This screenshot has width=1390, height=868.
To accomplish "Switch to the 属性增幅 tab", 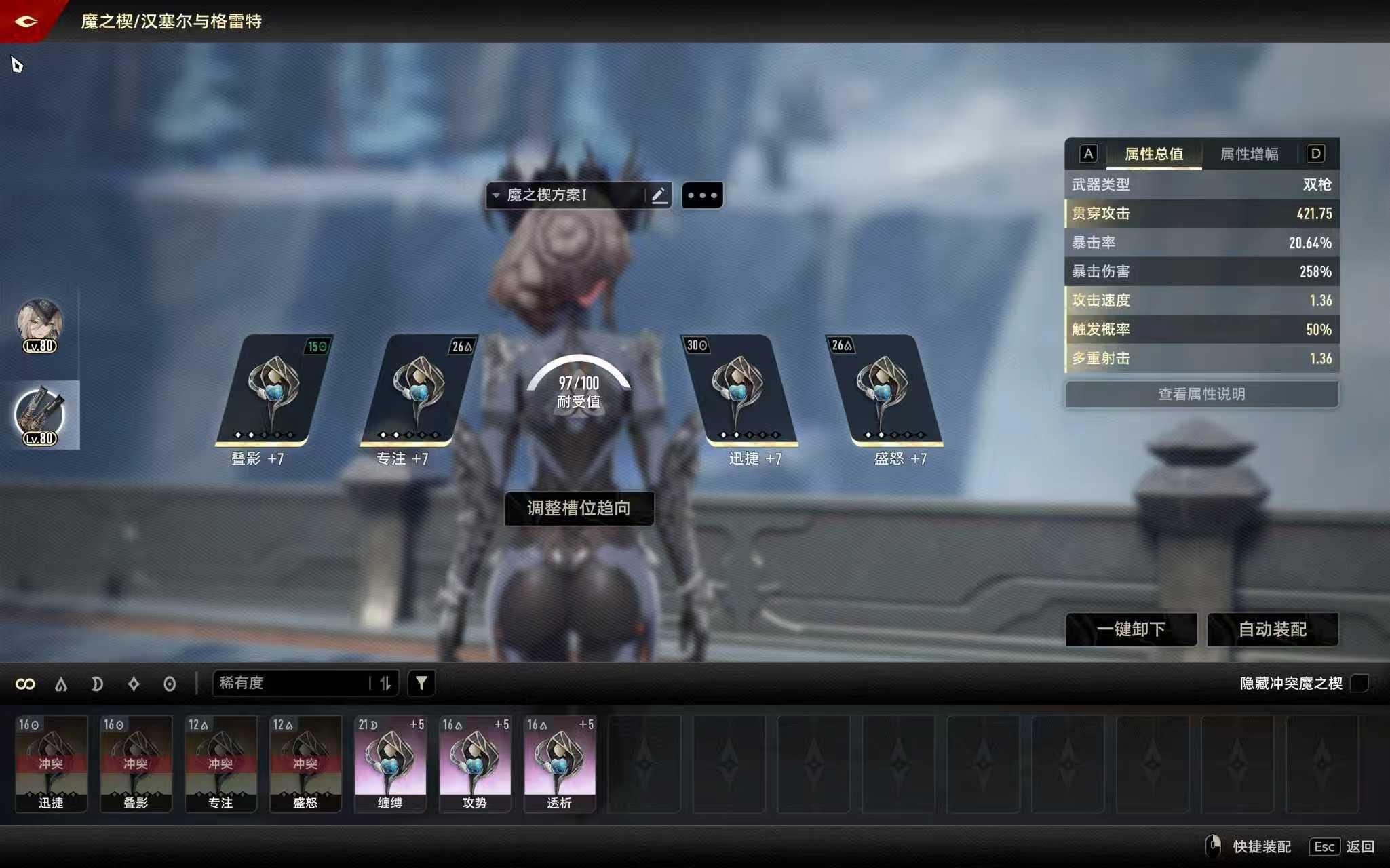I will tap(1249, 154).
